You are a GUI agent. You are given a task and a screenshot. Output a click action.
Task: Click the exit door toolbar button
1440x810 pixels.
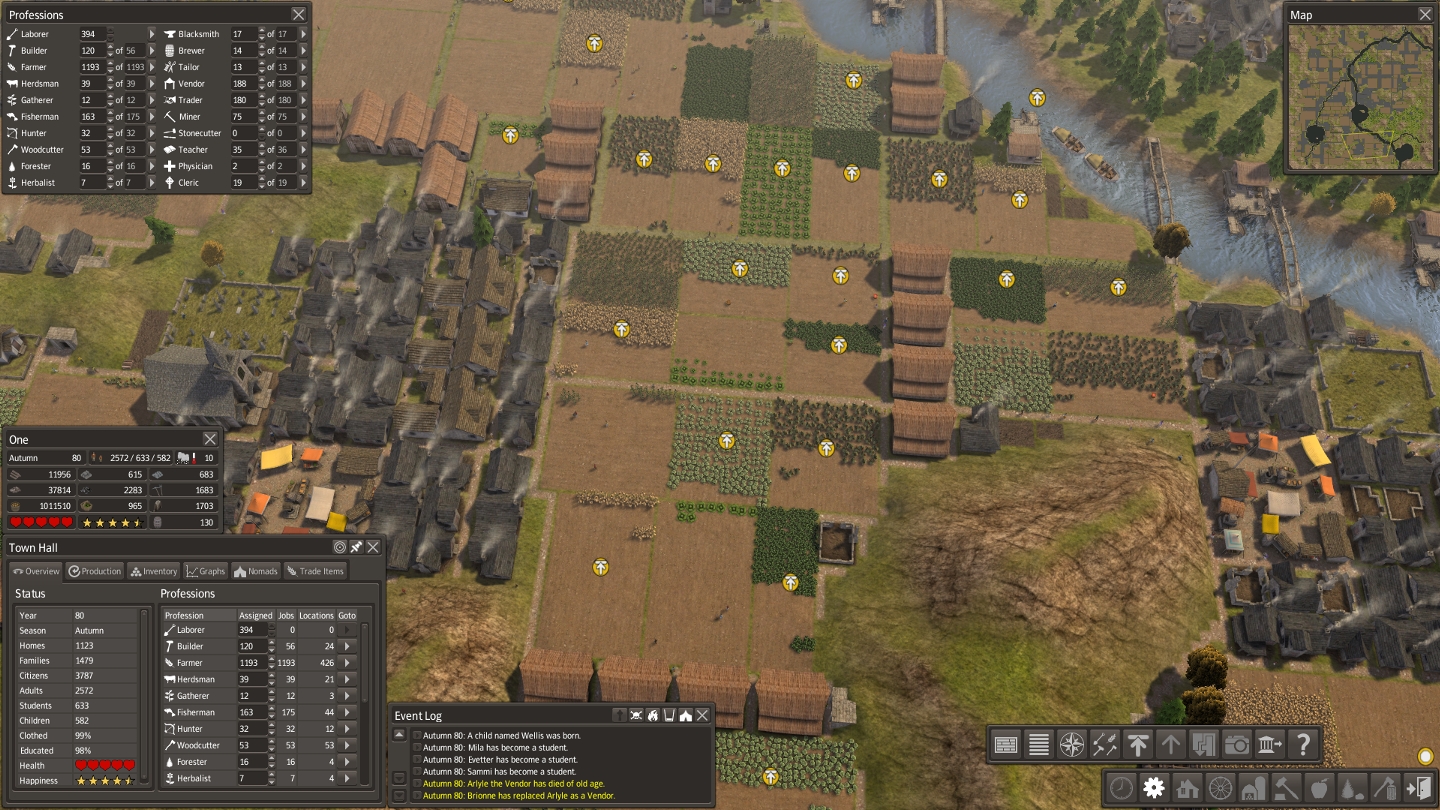point(1418,787)
